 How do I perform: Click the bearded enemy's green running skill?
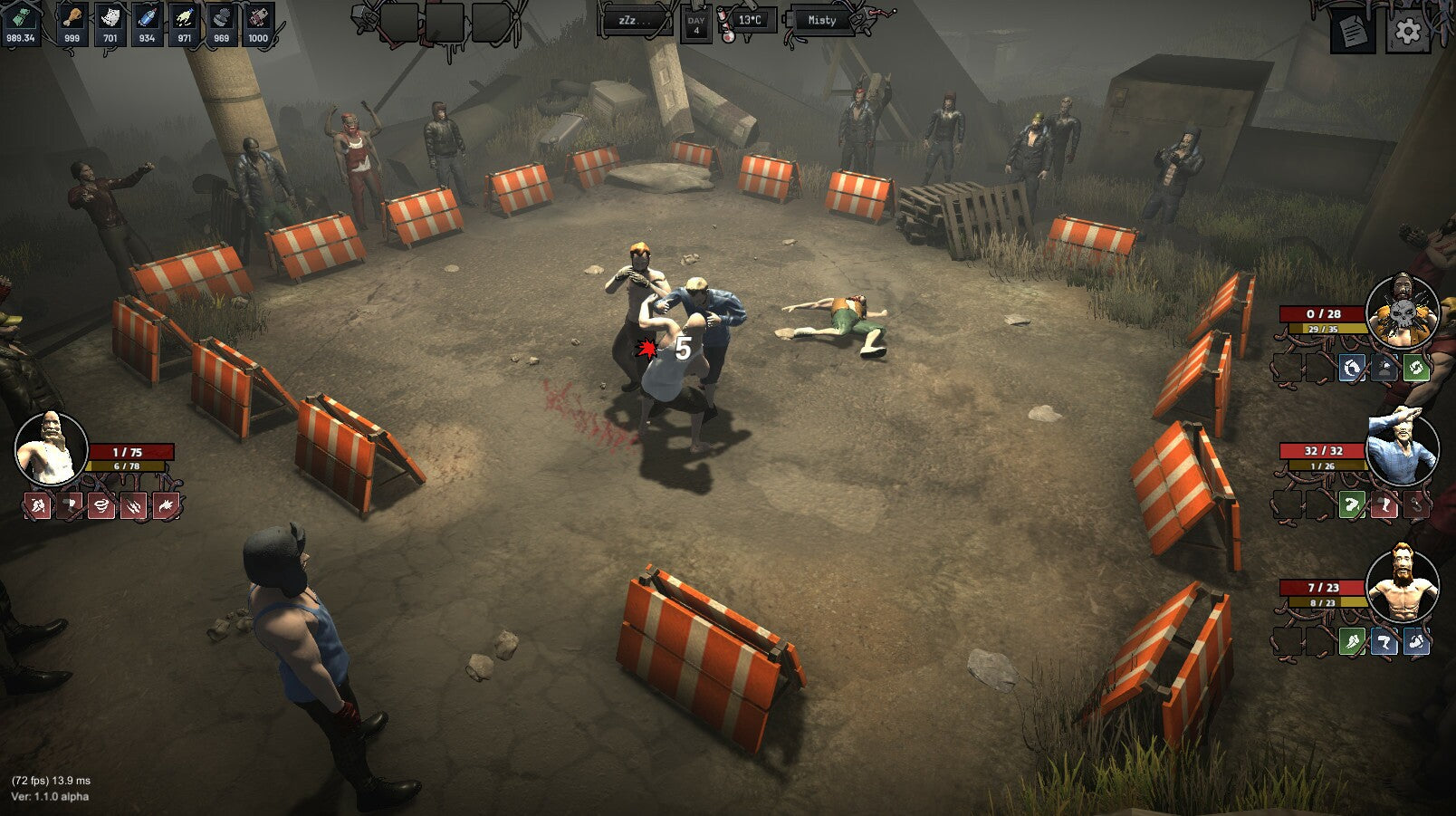pos(1351,641)
